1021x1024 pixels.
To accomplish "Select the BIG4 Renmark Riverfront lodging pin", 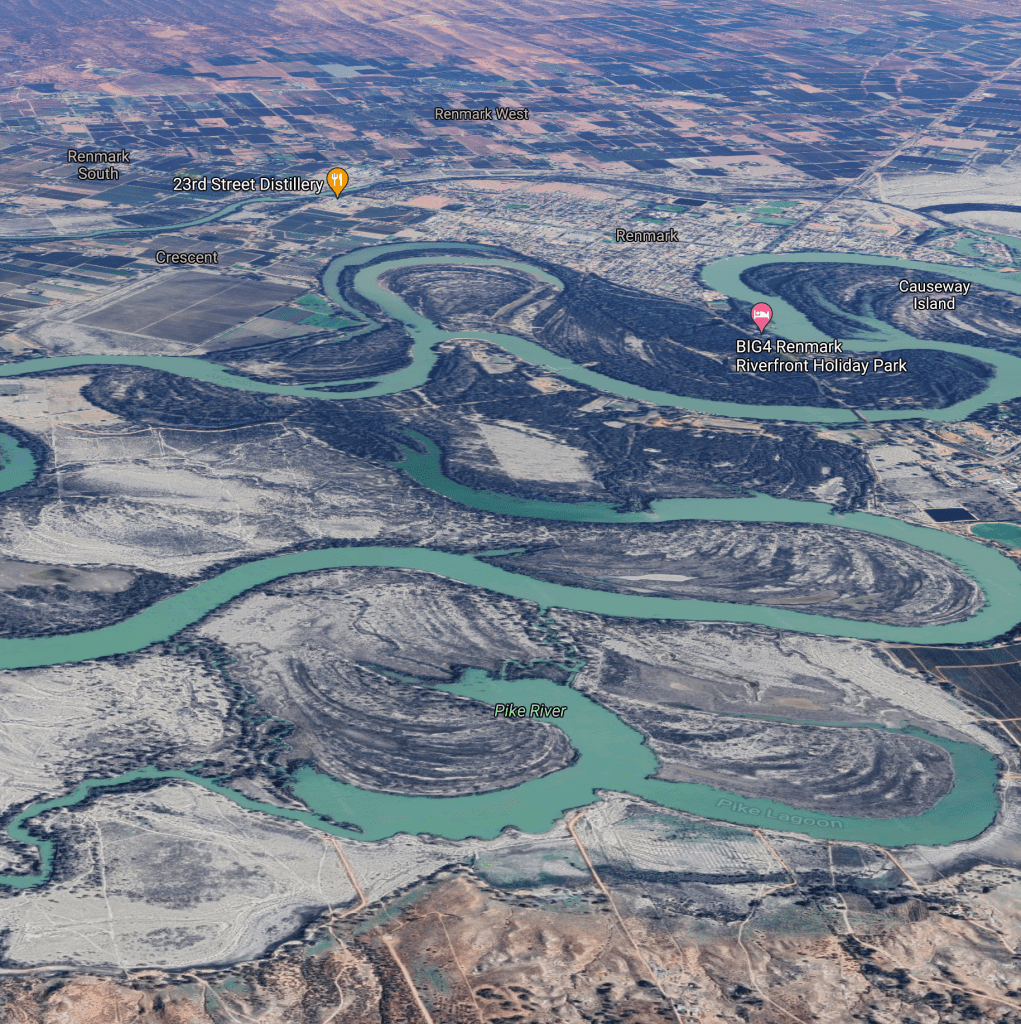I will tap(762, 316).
